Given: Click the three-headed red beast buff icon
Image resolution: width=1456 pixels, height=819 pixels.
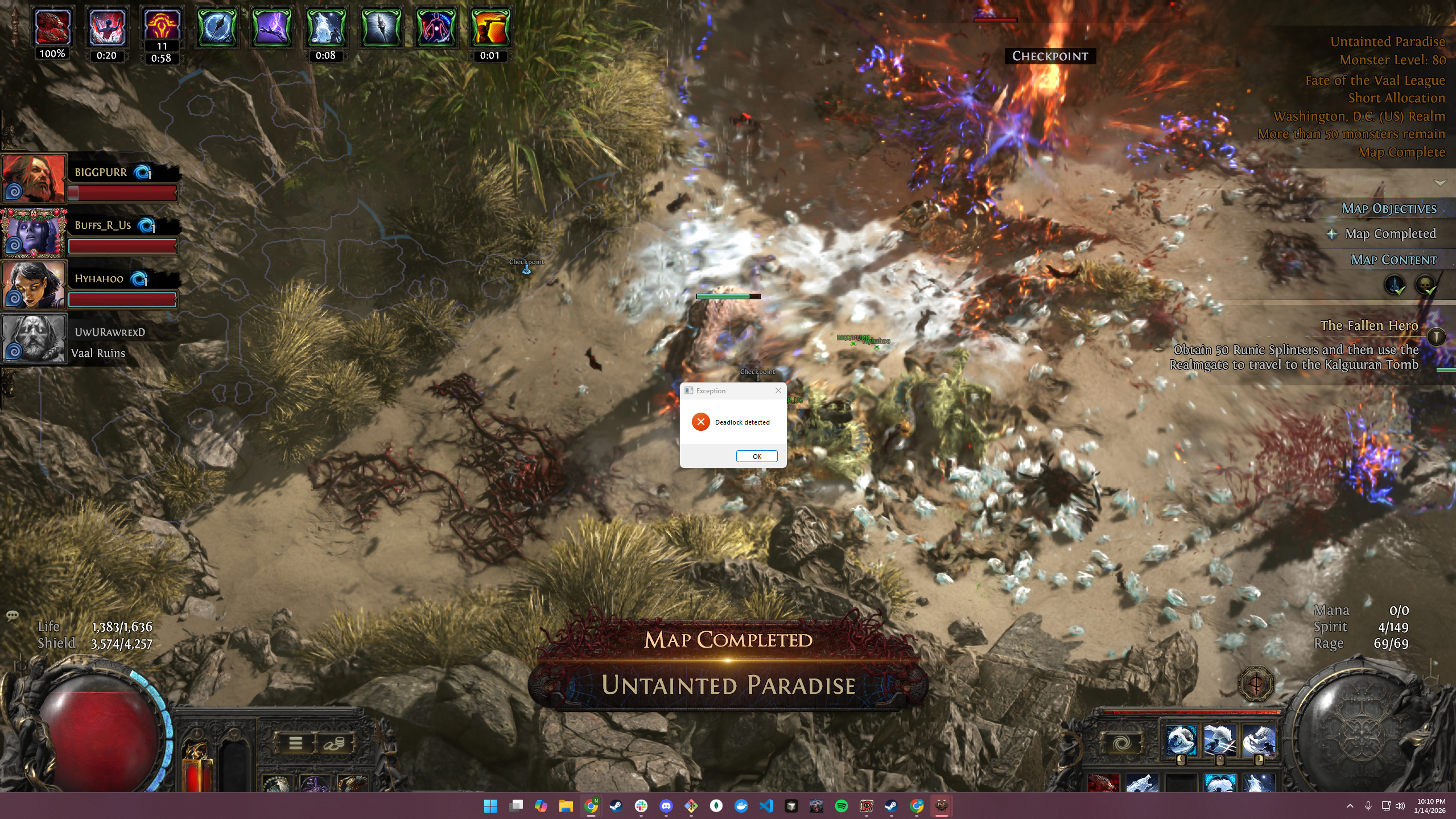Looking at the screenshot, I should click(x=52, y=27).
